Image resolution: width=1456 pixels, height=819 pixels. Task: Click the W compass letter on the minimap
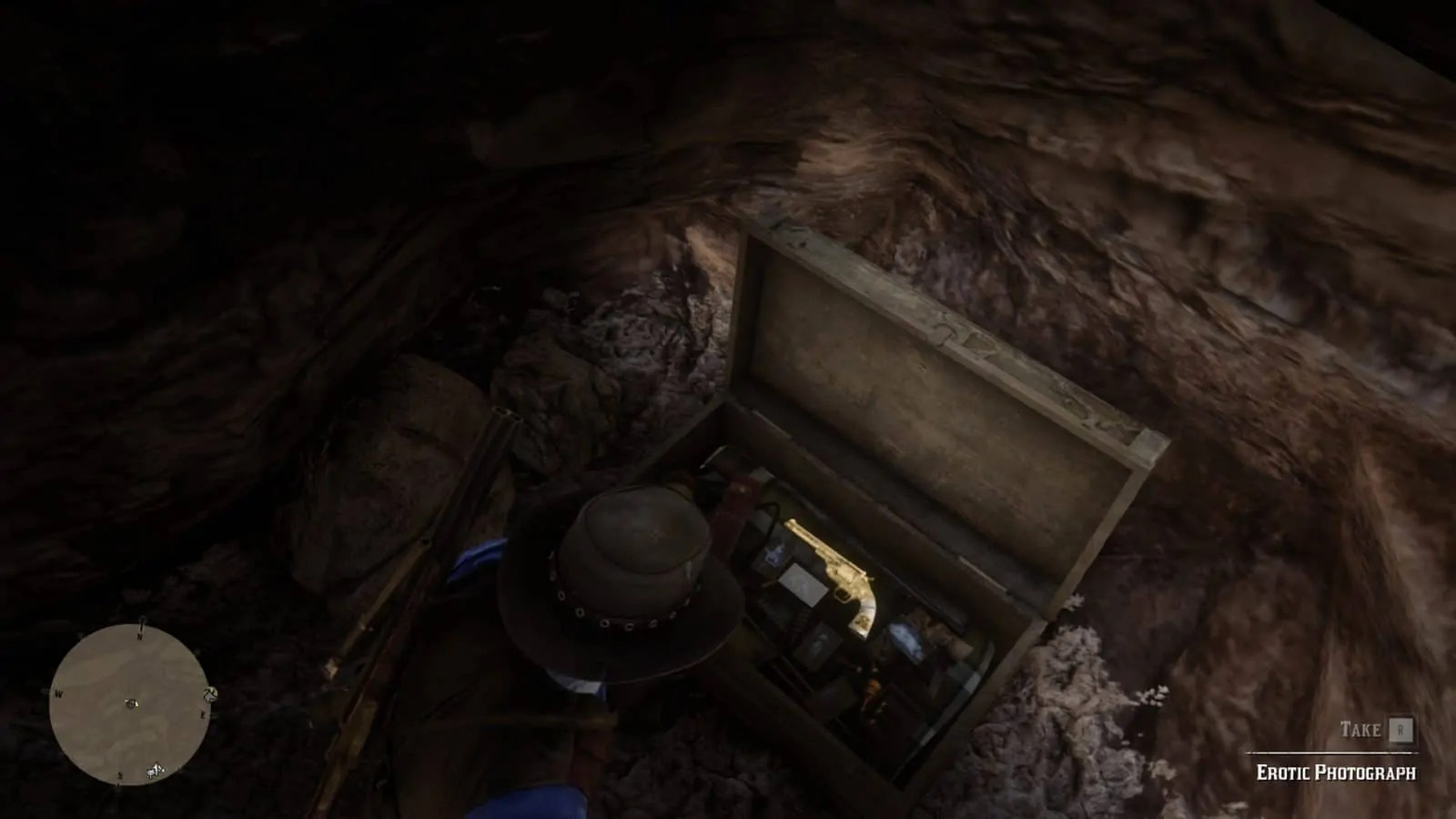58,693
